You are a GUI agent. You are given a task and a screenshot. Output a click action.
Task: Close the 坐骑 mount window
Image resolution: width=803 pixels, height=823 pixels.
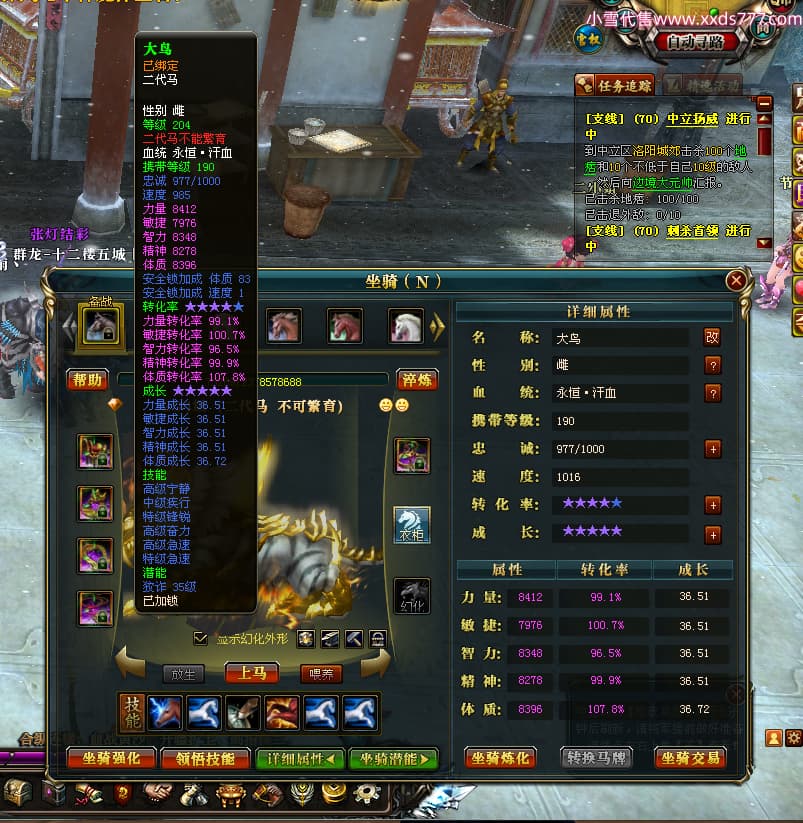point(736,281)
